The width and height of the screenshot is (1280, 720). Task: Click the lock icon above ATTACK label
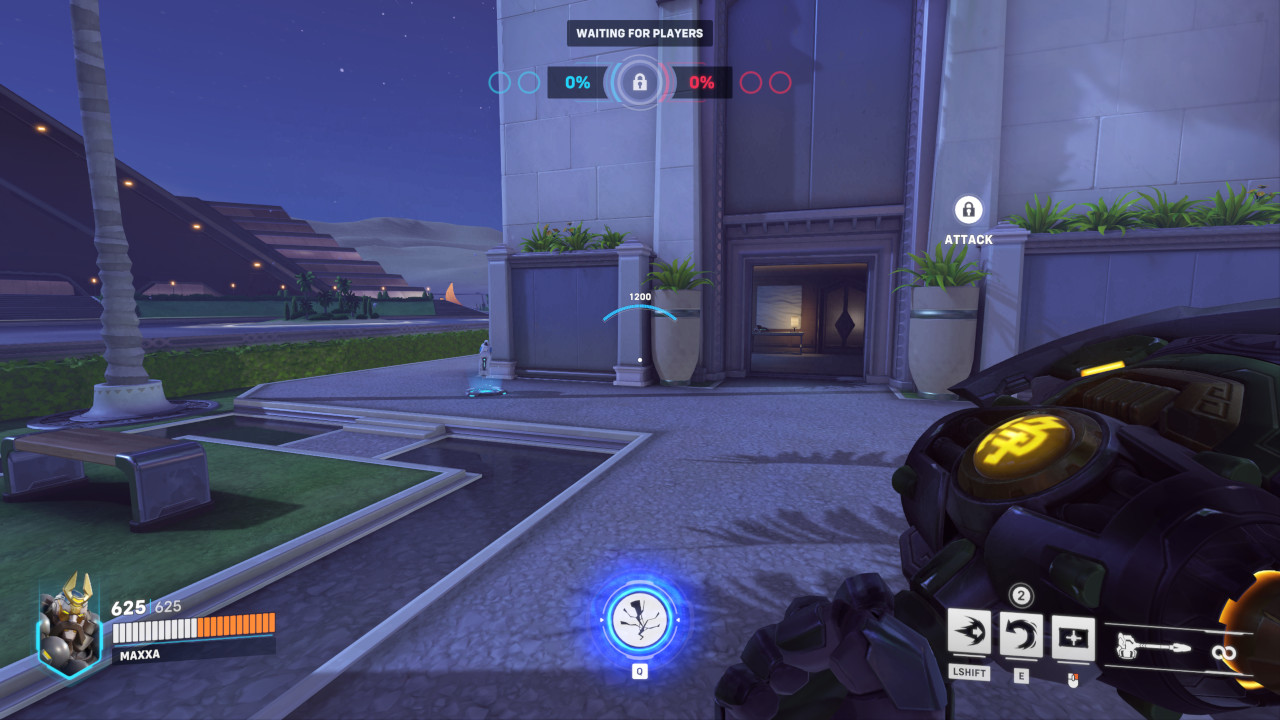[966, 211]
